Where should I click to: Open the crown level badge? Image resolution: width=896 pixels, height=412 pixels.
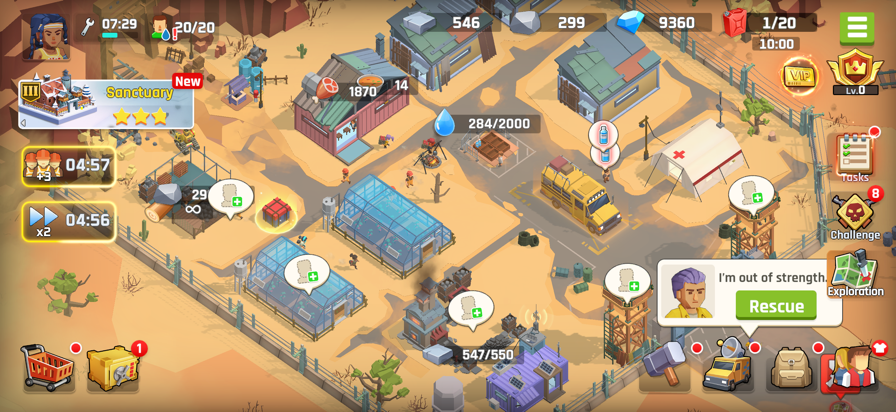point(855,73)
